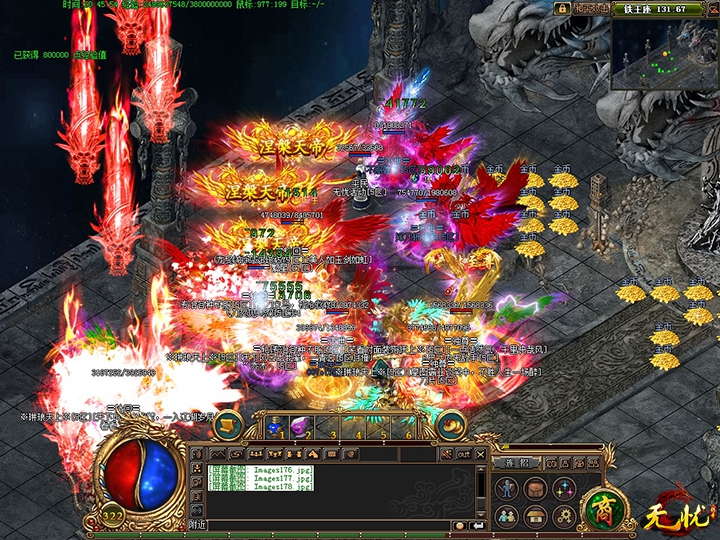Open the character panel icon
Image resolution: width=720 pixels, height=540 pixels.
pos(508,489)
